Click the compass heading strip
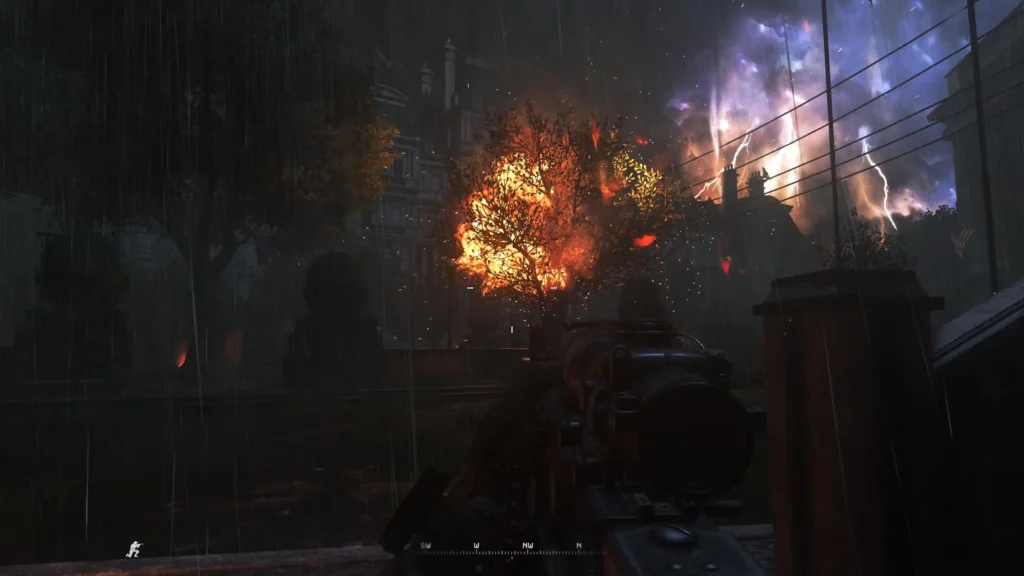Image resolution: width=1024 pixels, height=576 pixels. coord(501,547)
